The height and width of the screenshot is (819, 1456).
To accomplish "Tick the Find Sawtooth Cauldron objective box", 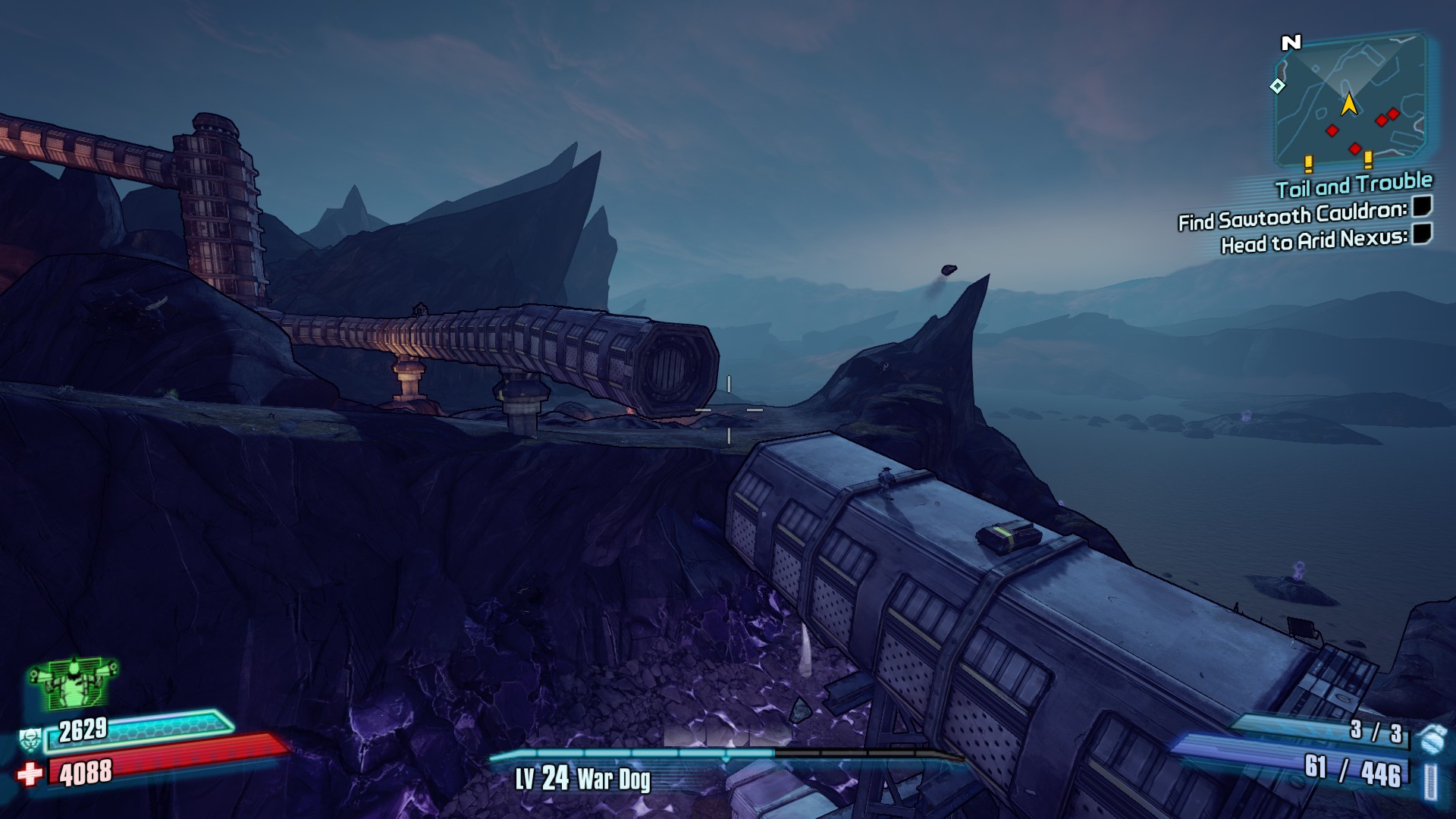I will [1422, 206].
